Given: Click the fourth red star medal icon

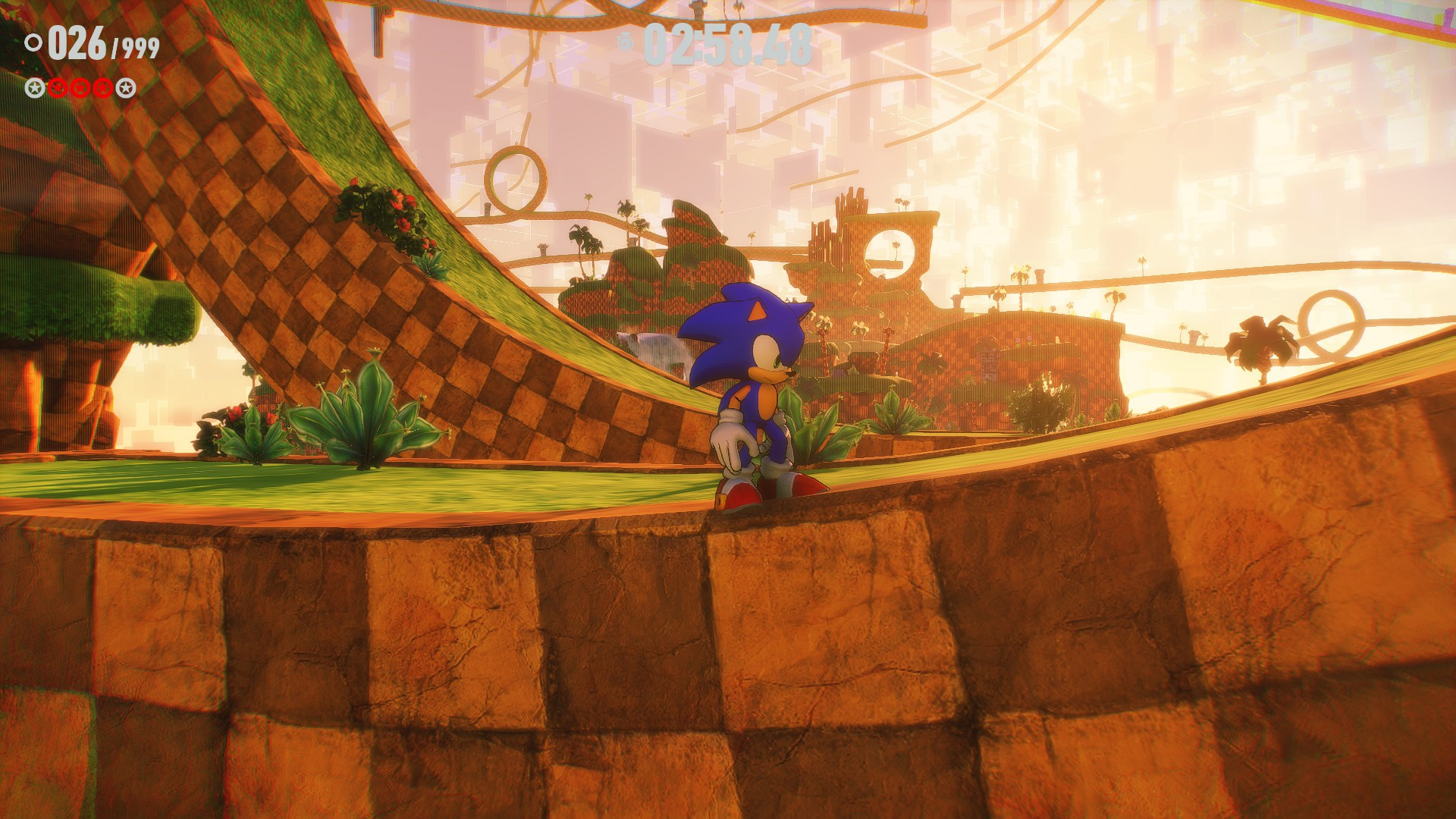Looking at the screenshot, I should [102, 89].
